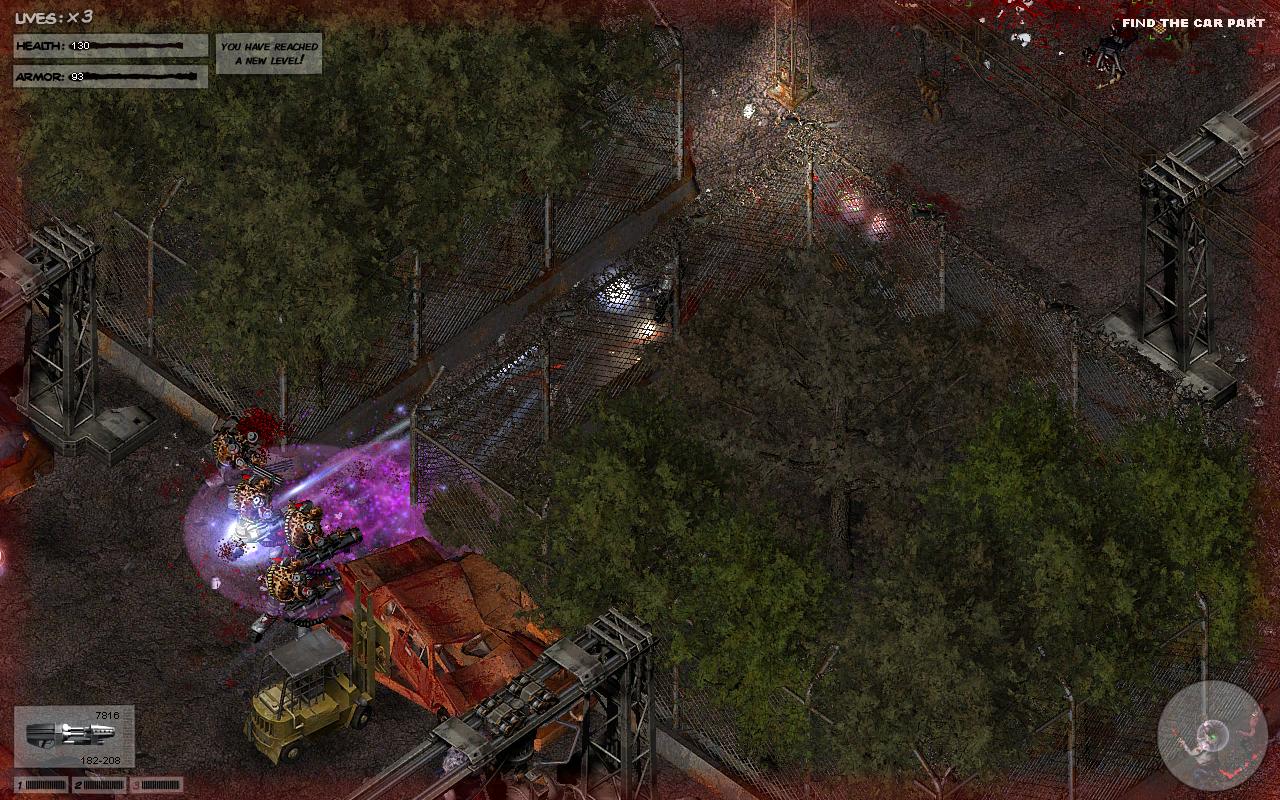Select weapon slot 2

[x=99, y=785]
